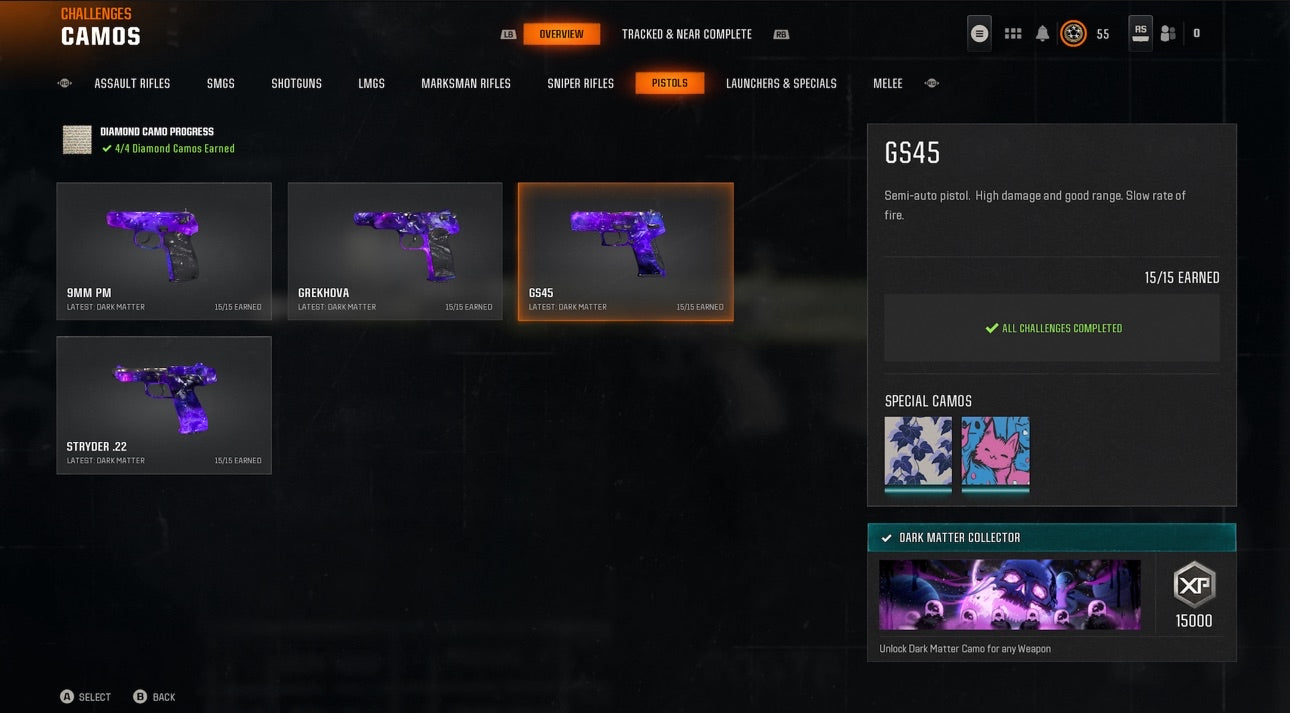Select the Sniper Rifles category
This screenshot has height=713, width=1290.
(x=580, y=83)
